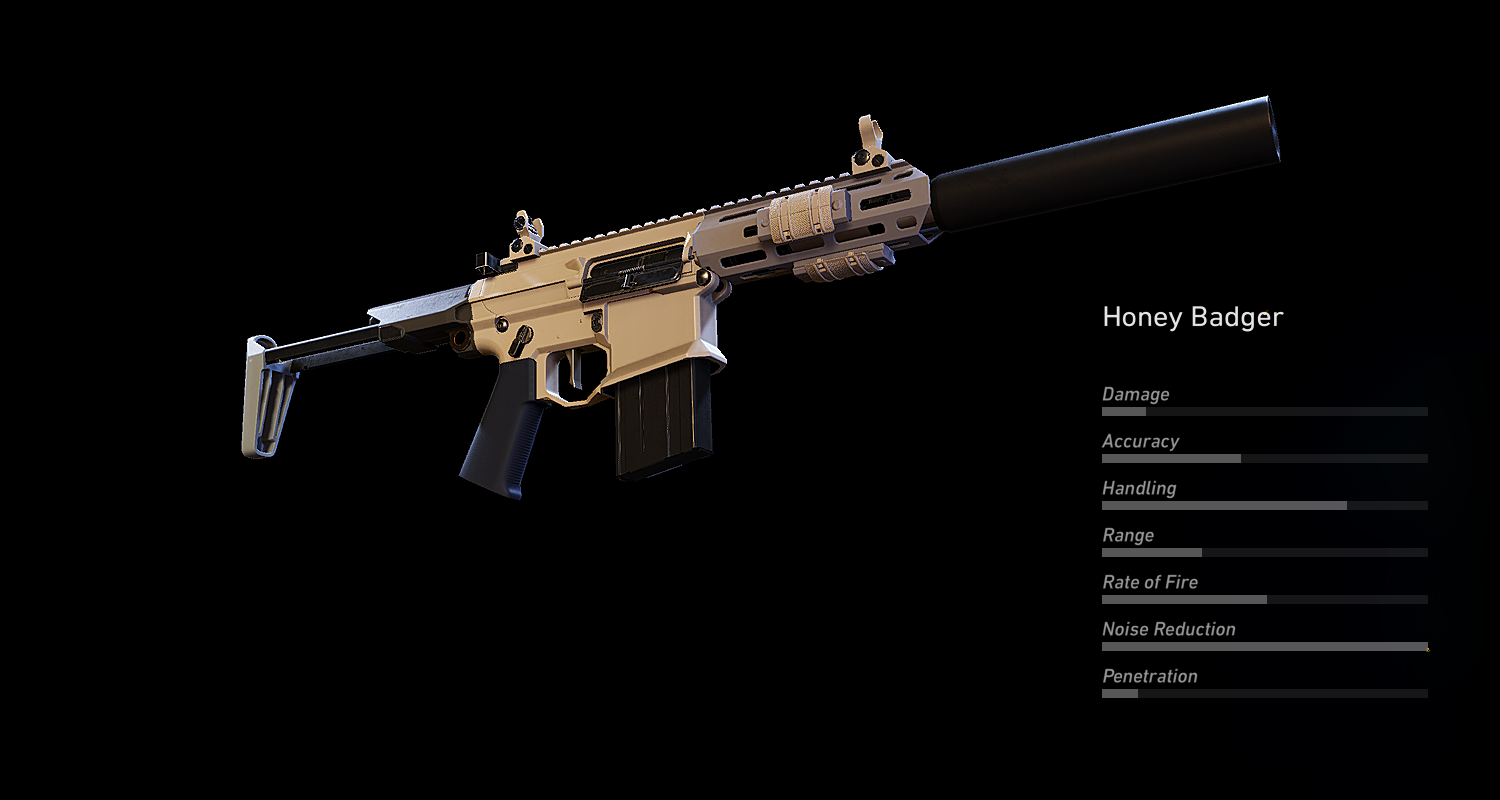Screen dimensions: 1500x800
Task: Select the Damage stat label
Action: tap(1134, 394)
